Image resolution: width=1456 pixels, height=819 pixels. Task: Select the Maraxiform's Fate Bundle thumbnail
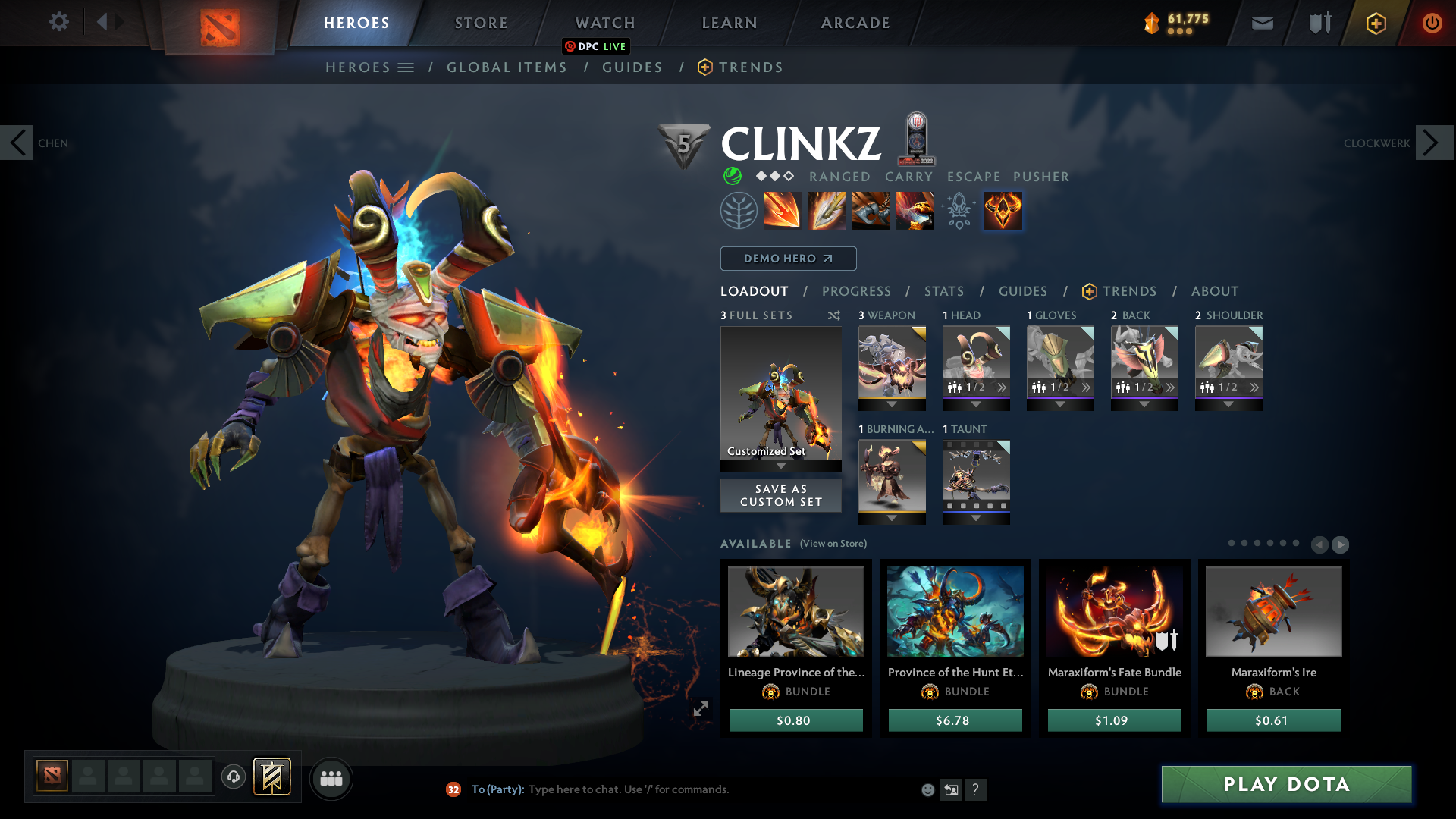pos(1114,612)
